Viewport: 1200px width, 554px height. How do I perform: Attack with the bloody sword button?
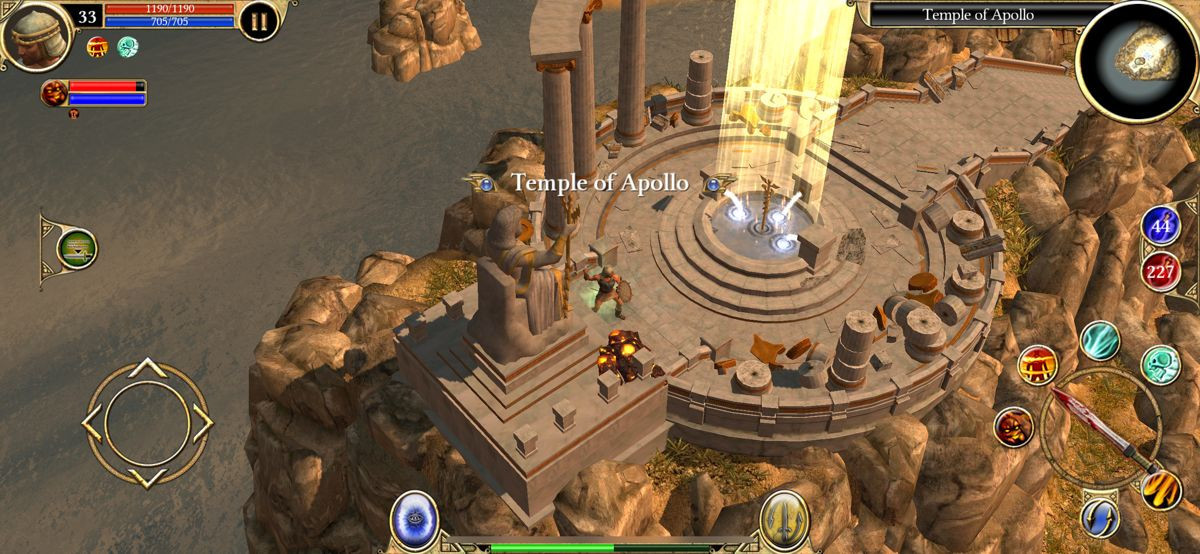[1100, 427]
